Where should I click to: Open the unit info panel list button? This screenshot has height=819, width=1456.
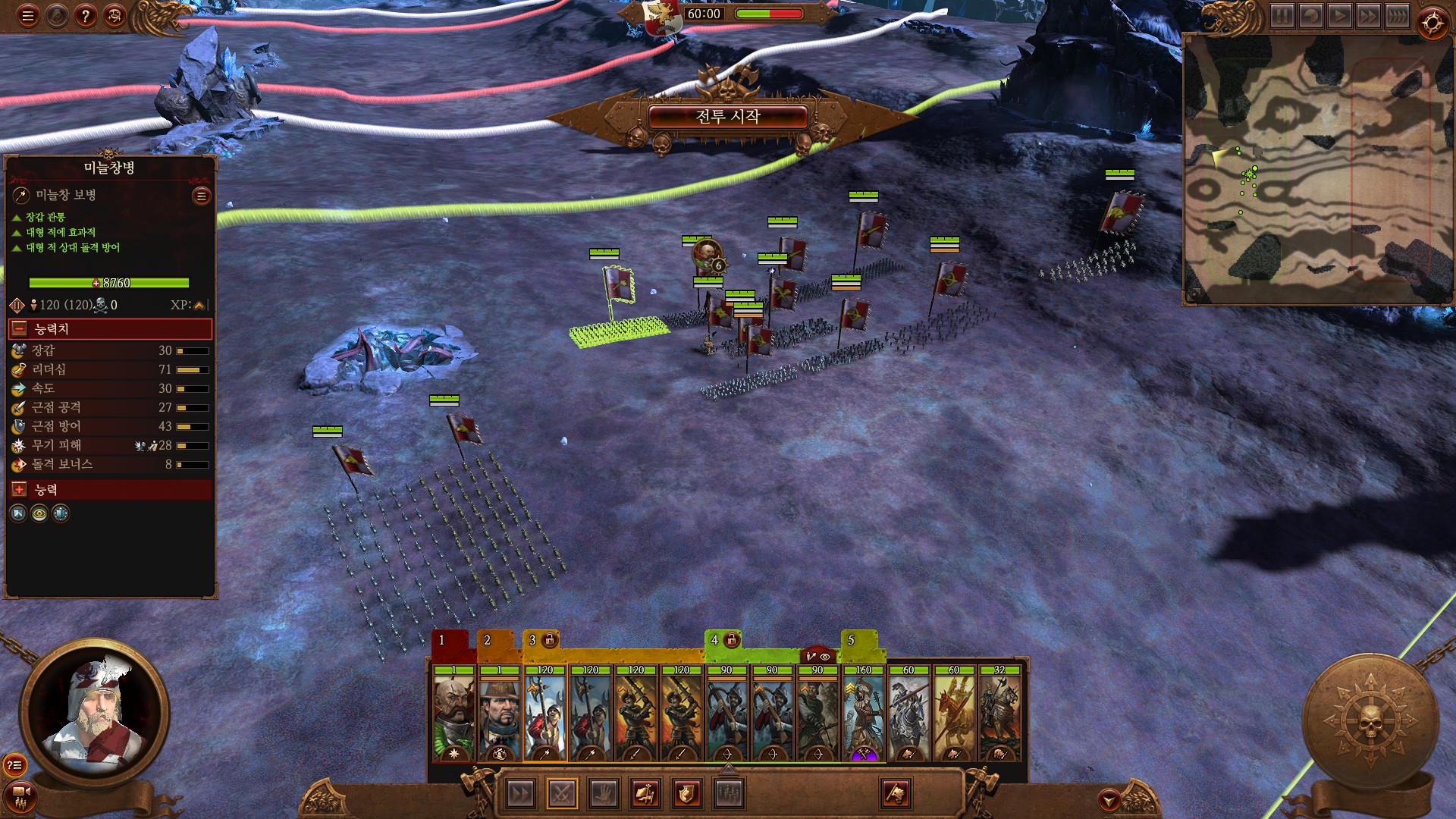[x=201, y=196]
